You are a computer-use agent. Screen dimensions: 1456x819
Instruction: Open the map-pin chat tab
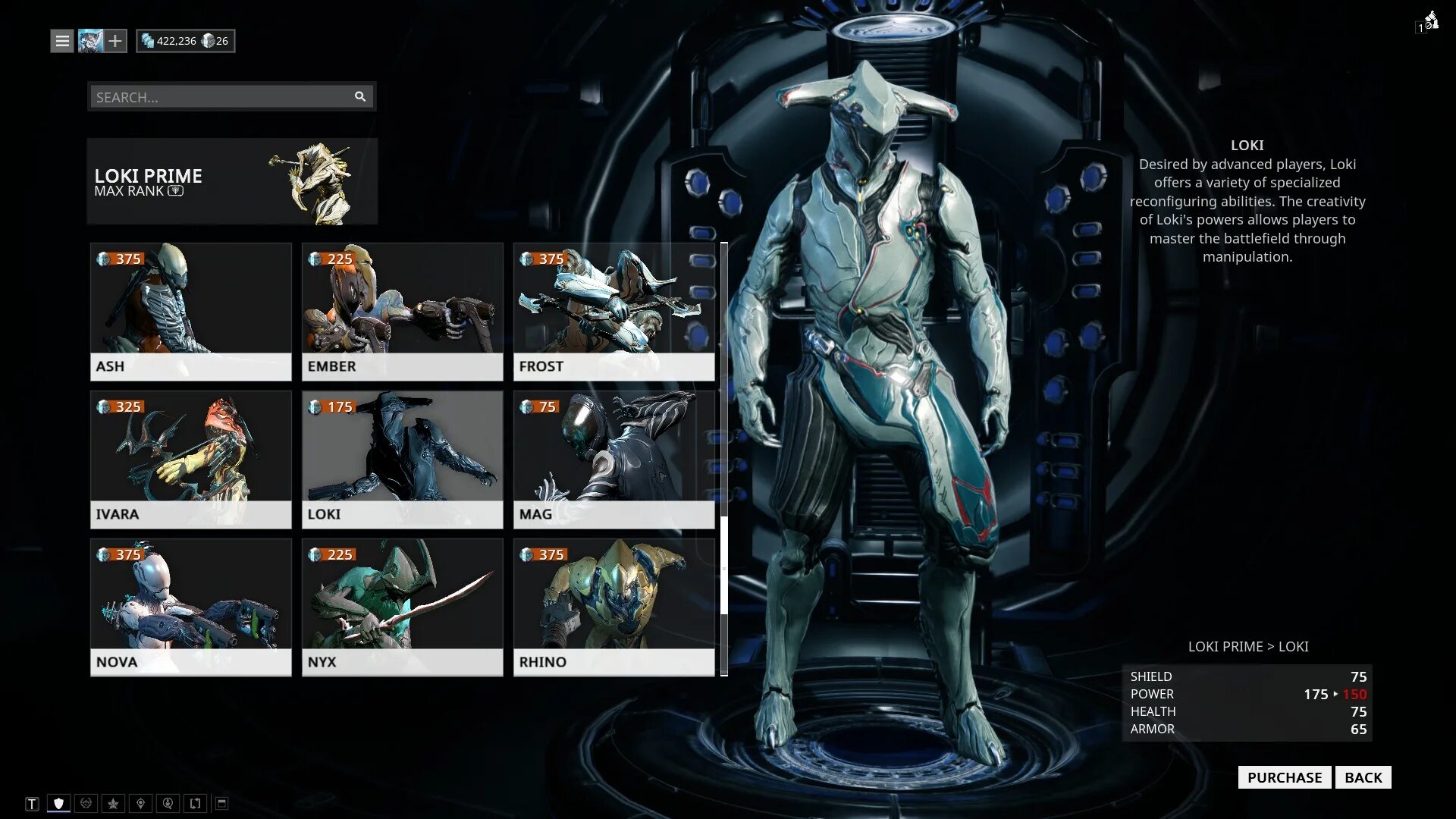140,803
